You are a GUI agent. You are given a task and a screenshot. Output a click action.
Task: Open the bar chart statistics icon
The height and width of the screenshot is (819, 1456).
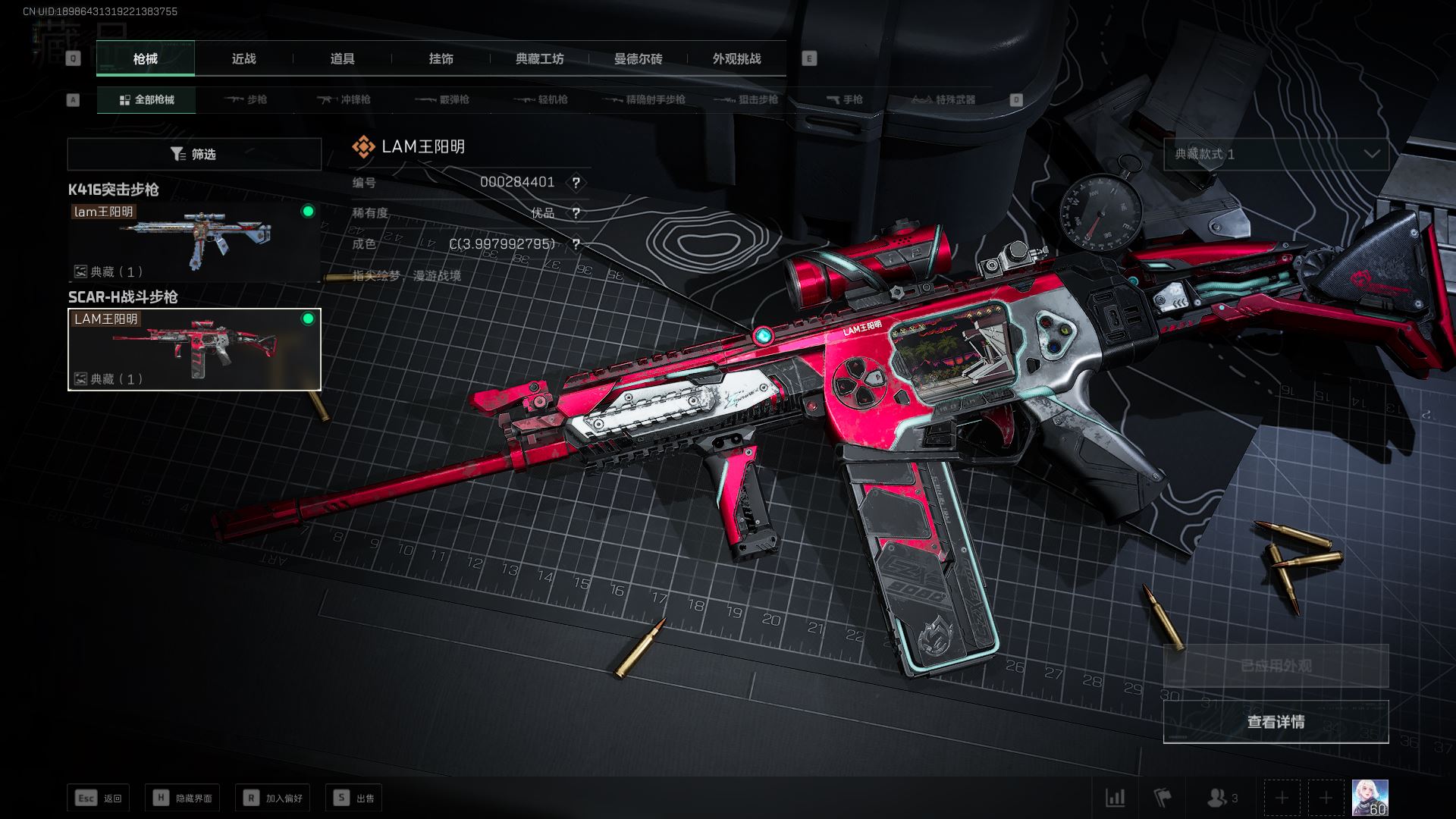point(1116,798)
